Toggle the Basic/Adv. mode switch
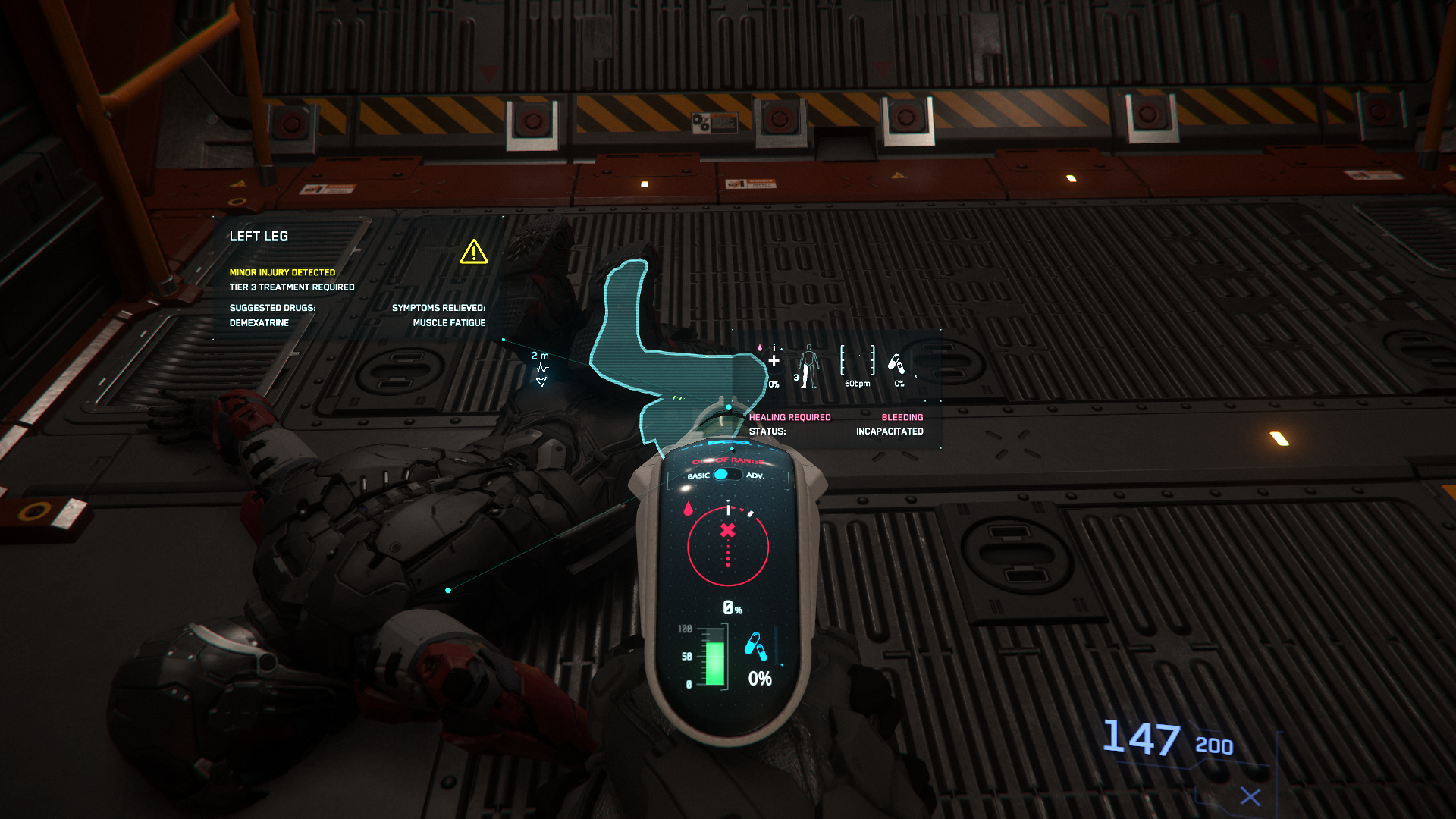The width and height of the screenshot is (1456, 819). point(726,475)
